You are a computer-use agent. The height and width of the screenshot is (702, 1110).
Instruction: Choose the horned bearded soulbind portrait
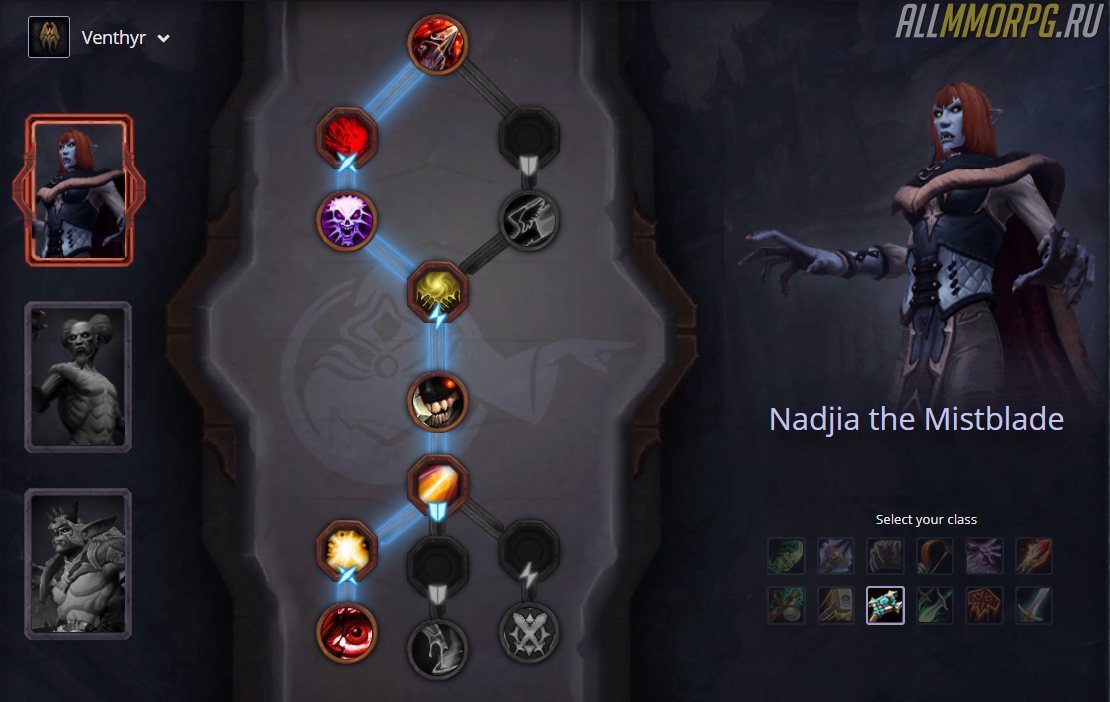pyautogui.click(x=78, y=376)
